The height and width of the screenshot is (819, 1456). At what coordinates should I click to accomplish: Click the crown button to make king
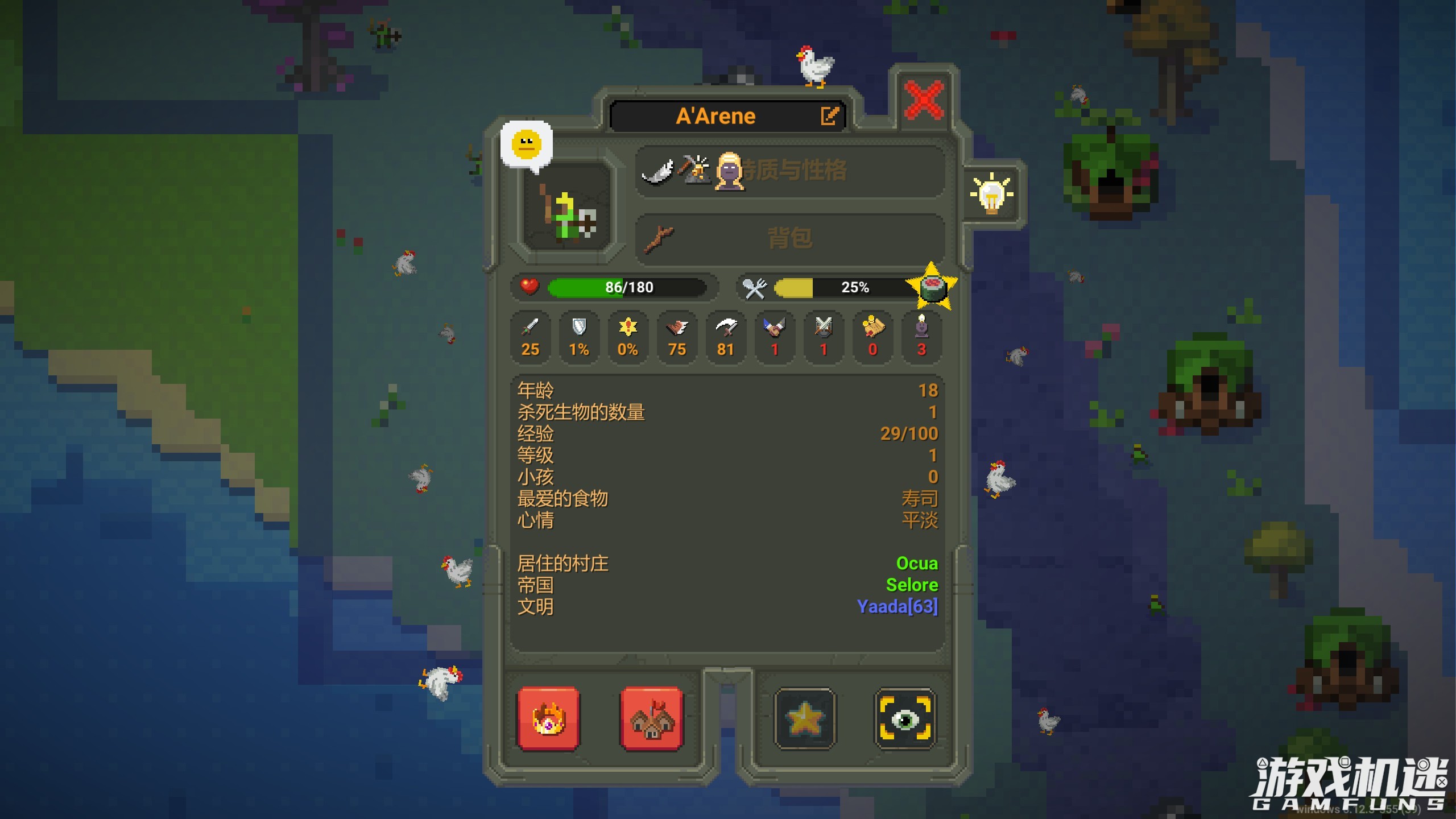click(x=547, y=718)
